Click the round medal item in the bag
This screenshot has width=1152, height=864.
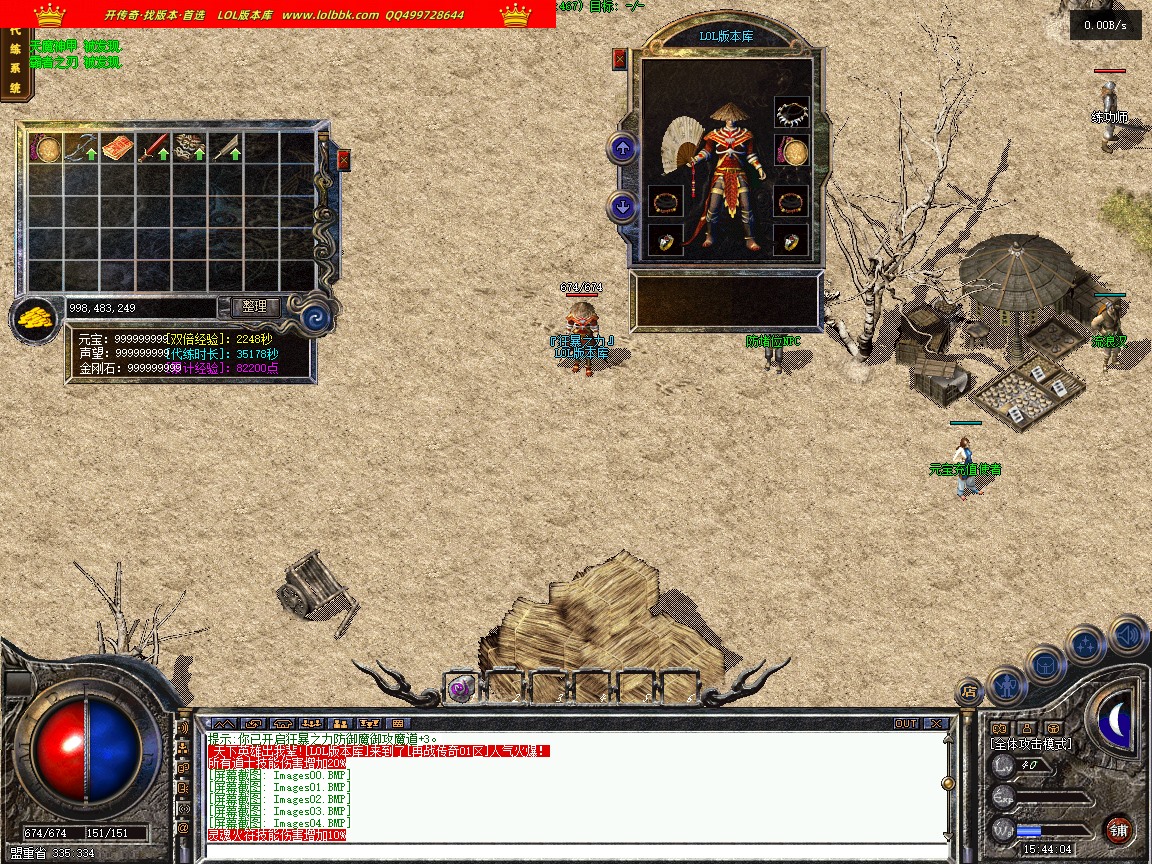tap(45, 149)
